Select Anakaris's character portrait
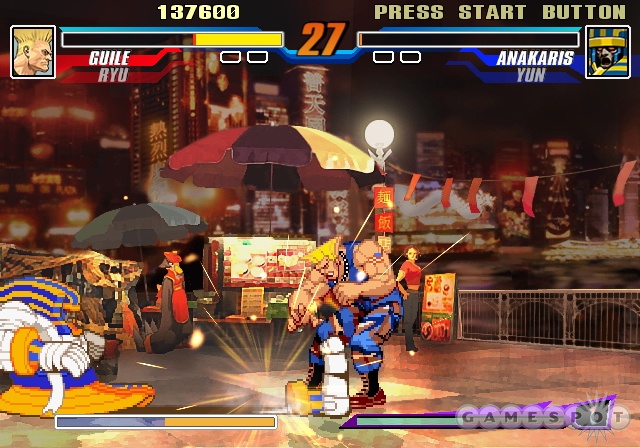 click(606, 52)
